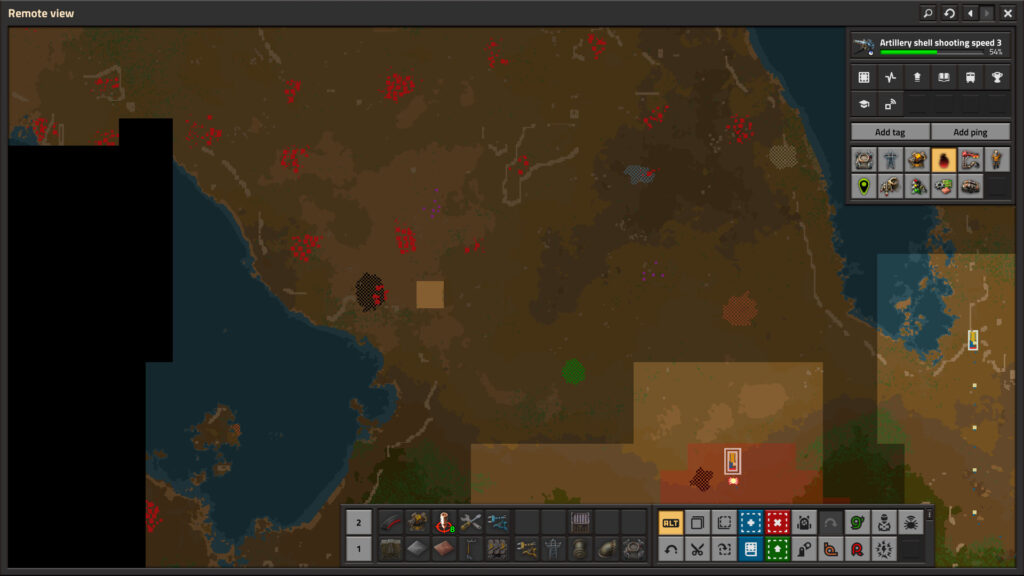Toggle the green map pin filter
The width and height of the screenshot is (1024, 576).
[x=864, y=185]
